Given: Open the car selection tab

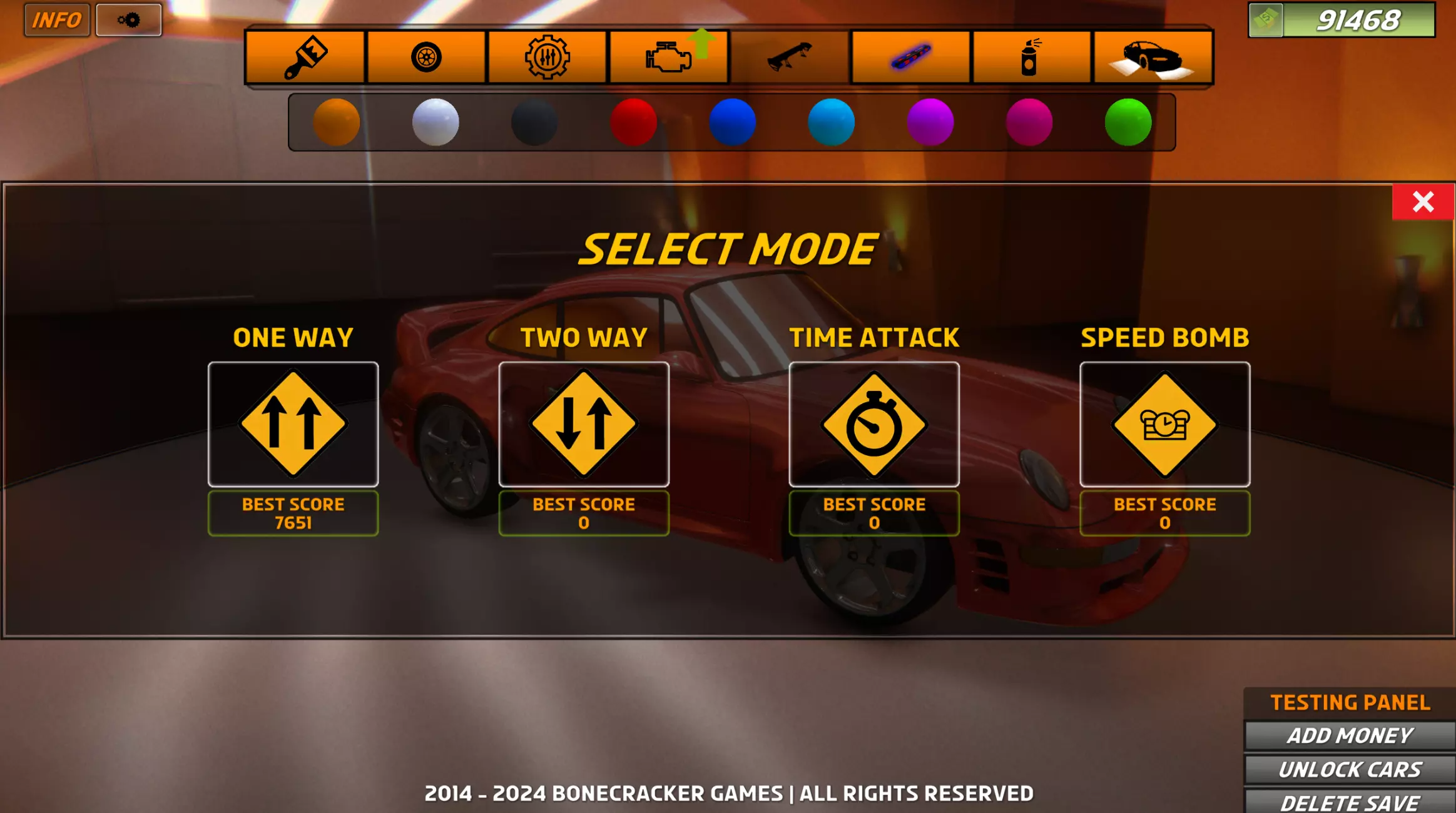Looking at the screenshot, I should [1153, 57].
